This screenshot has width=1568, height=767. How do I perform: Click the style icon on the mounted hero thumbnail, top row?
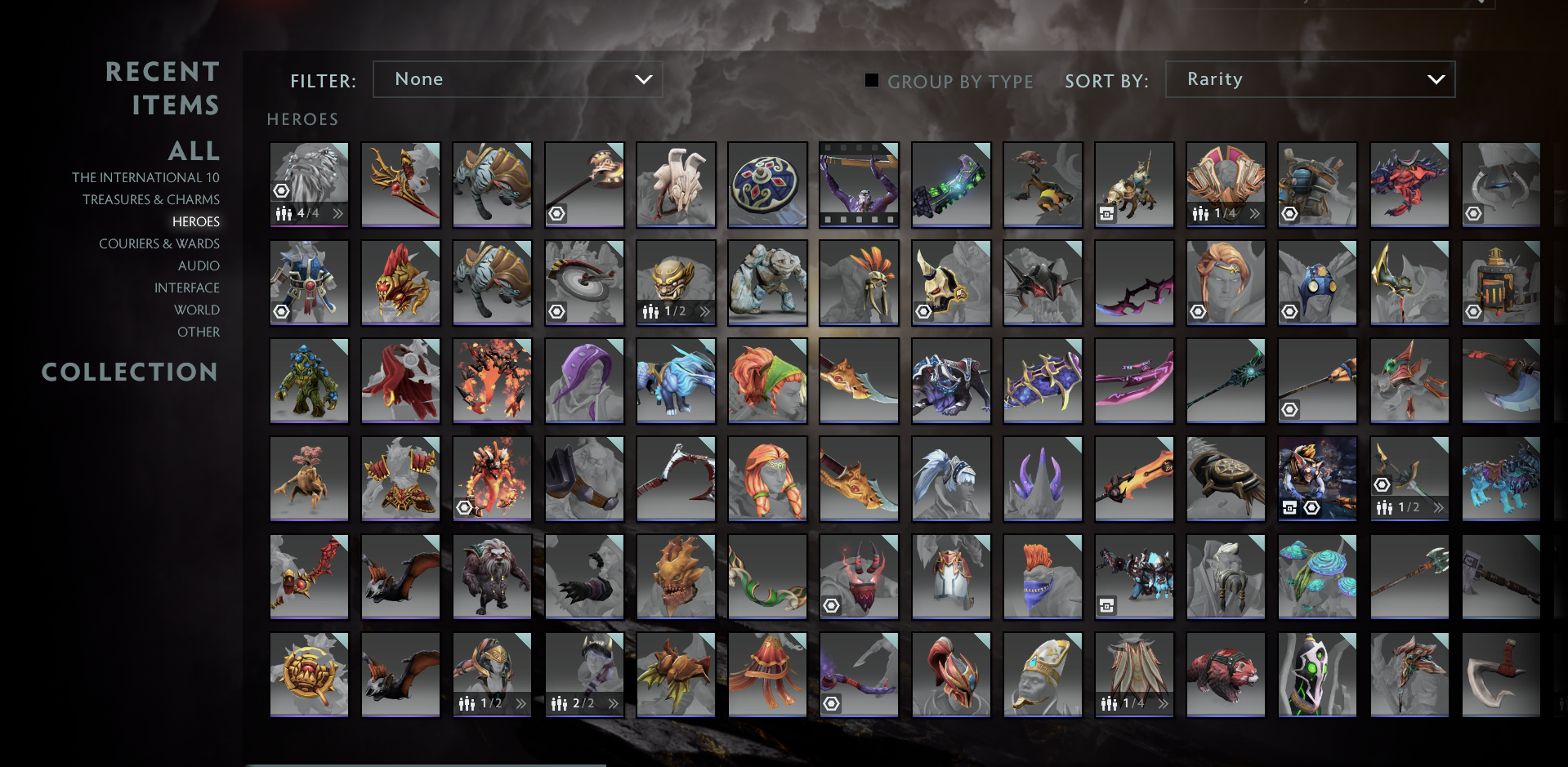point(1108,214)
